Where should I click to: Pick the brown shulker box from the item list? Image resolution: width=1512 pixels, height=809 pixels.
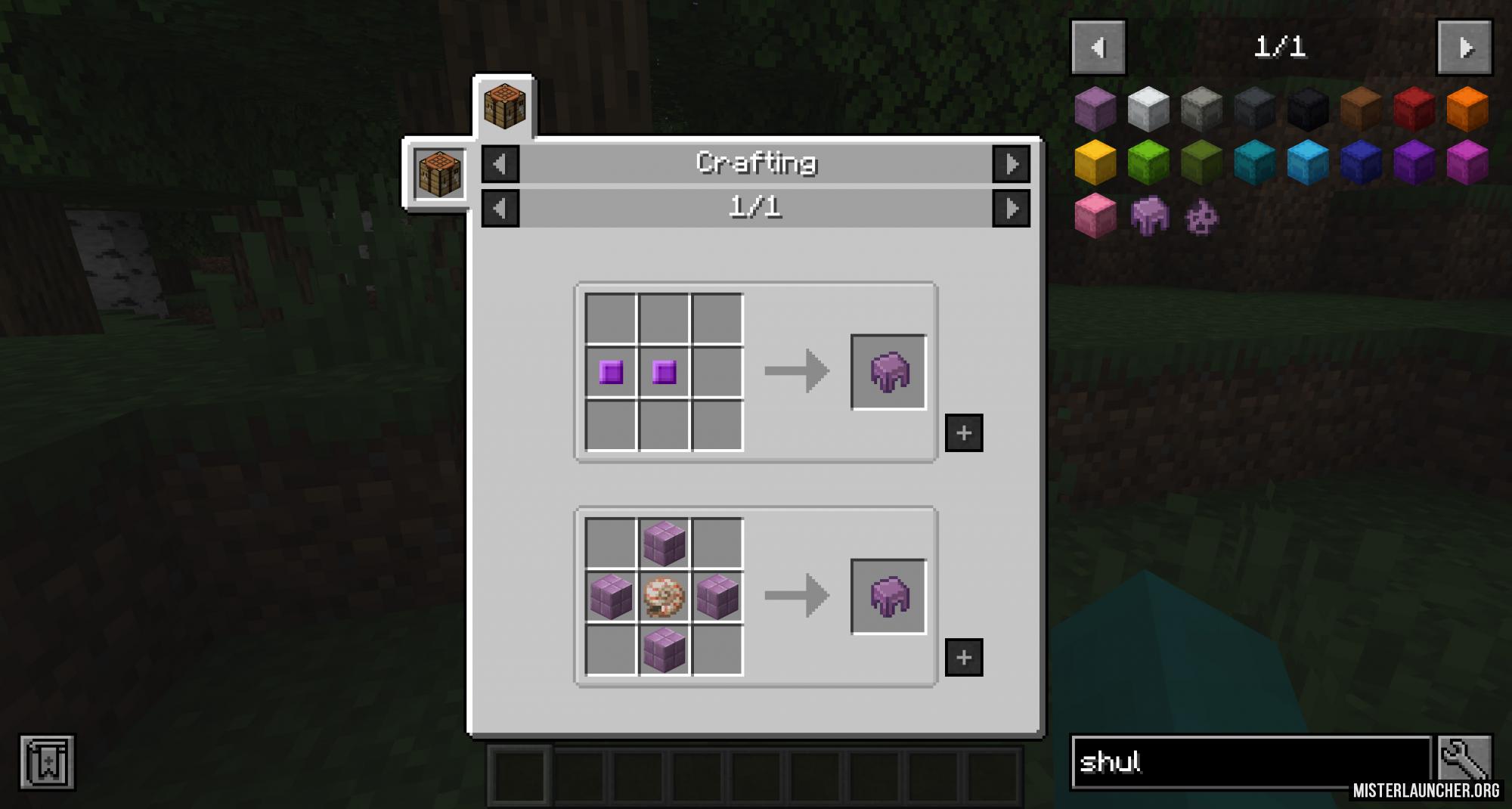click(1361, 108)
